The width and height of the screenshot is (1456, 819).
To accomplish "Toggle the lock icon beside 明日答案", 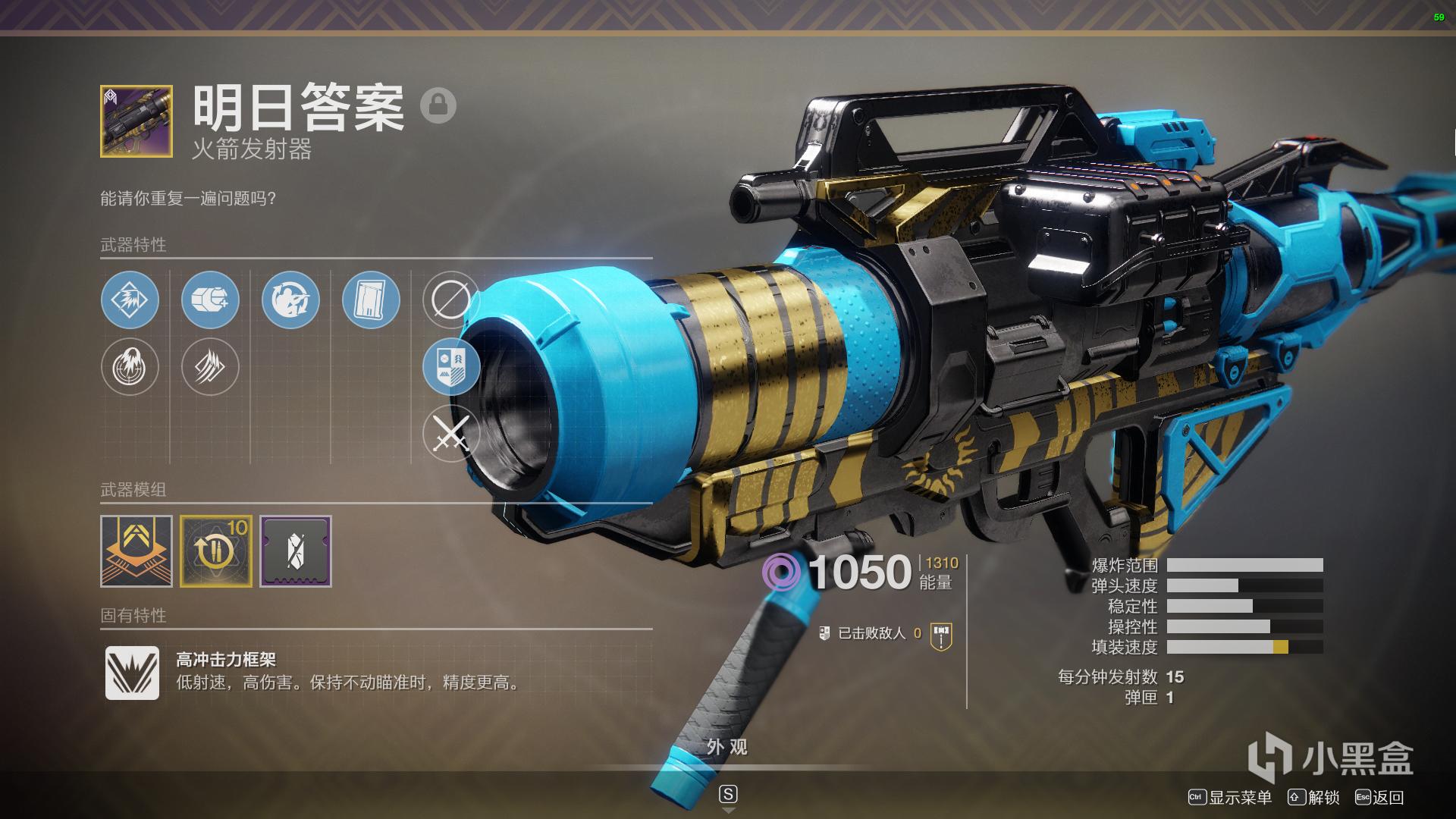I will coord(438,105).
